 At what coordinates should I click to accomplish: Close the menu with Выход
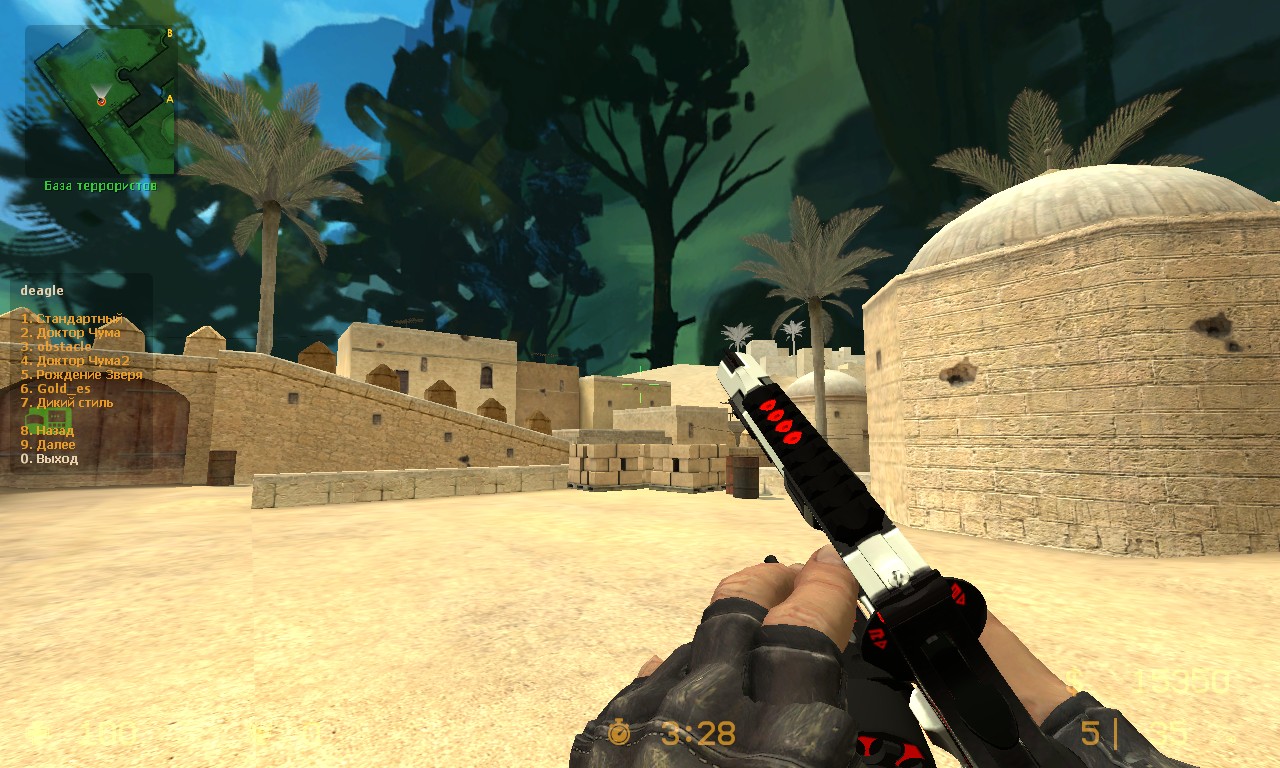[x=49, y=459]
